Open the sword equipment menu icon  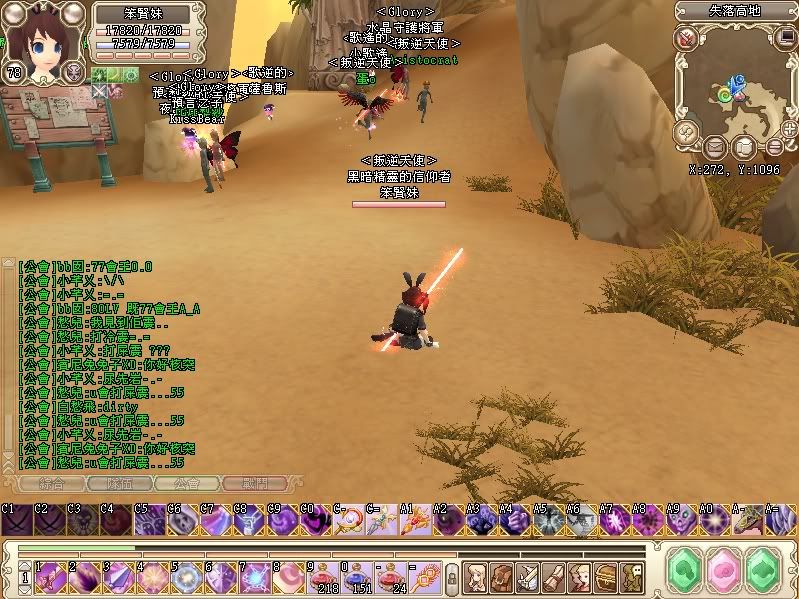coord(527,575)
